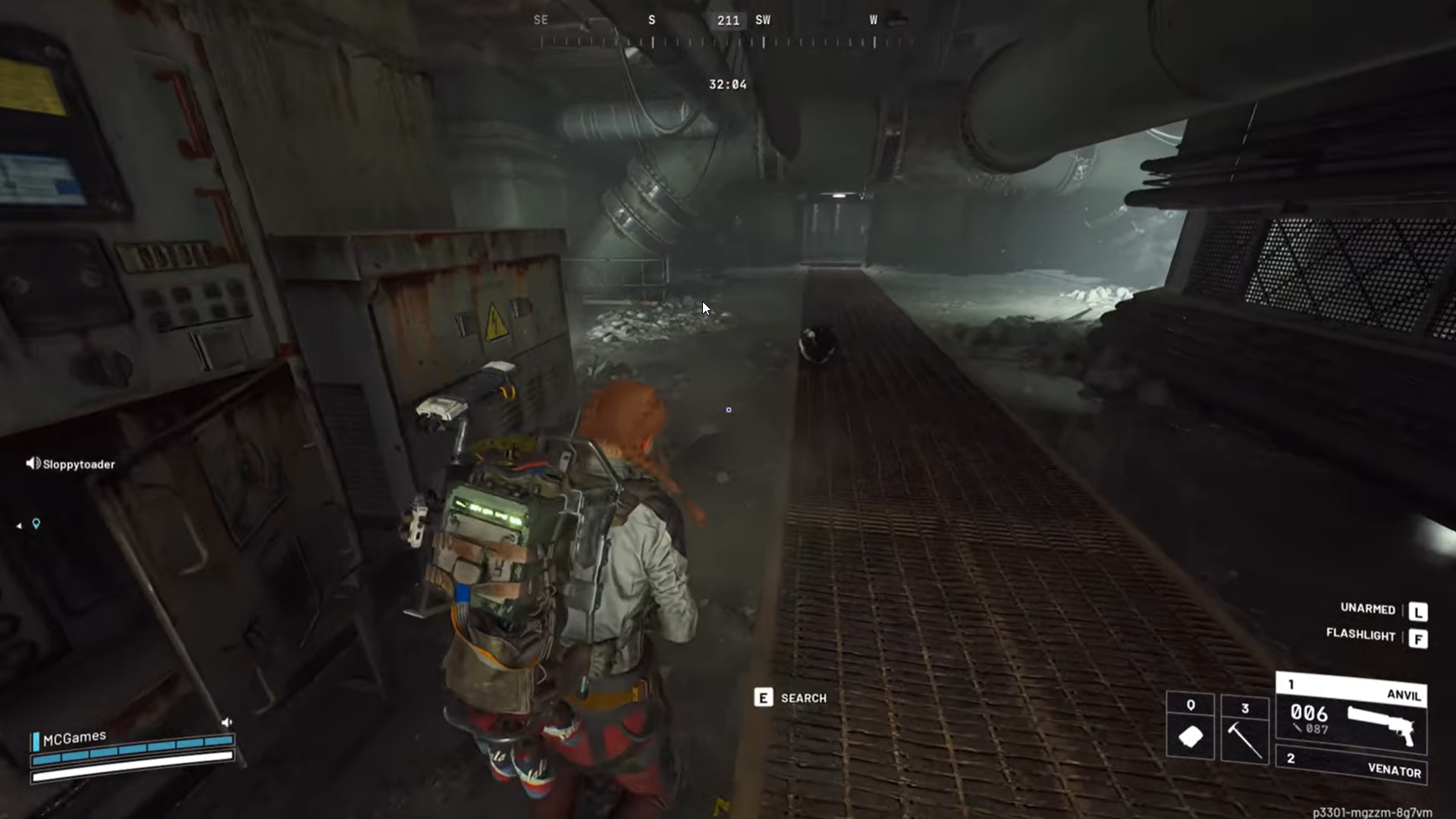Toggle the FLASHLIGHT option off
Viewport: 1456px width, 819px height.
[x=1361, y=636]
